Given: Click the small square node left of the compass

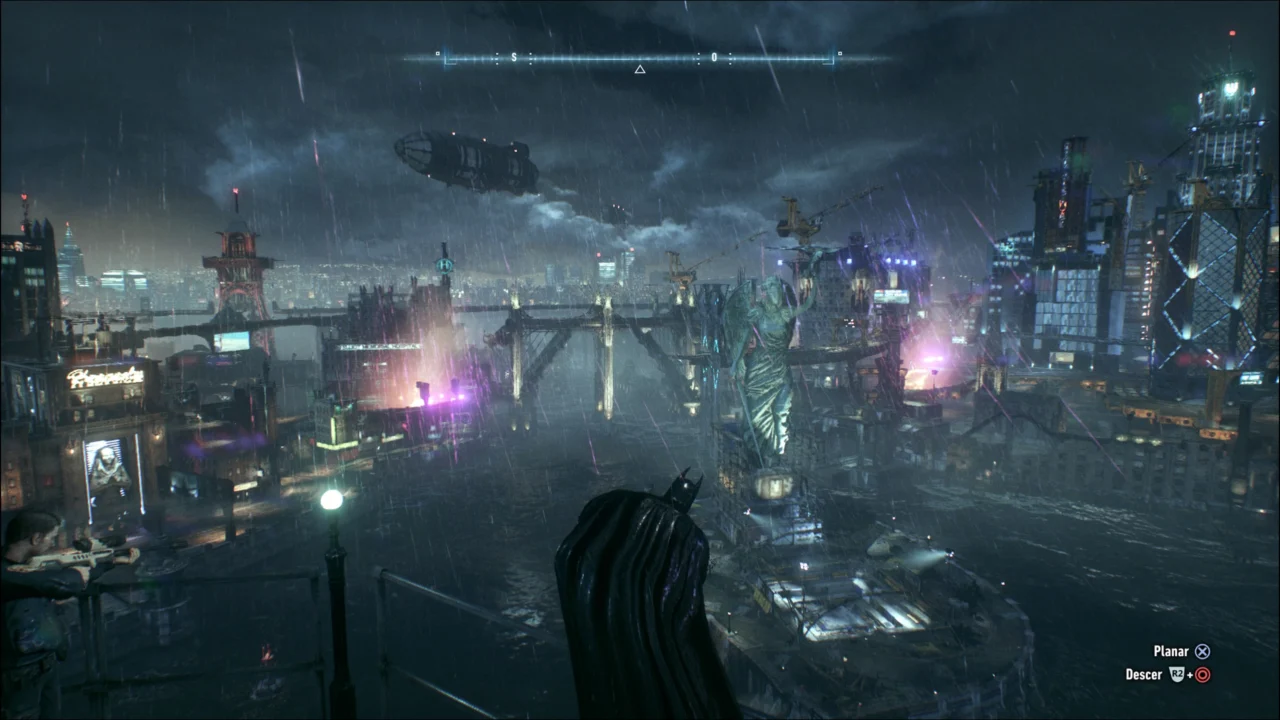Looking at the screenshot, I should tap(437, 52).
